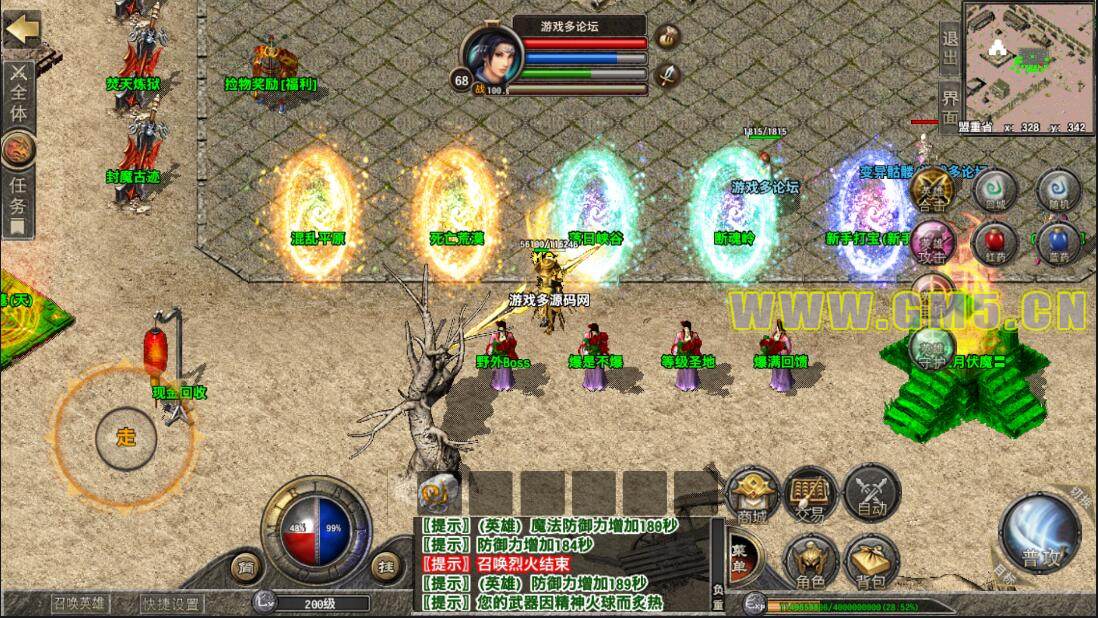Tap the round 挂 idle button

(386, 567)
